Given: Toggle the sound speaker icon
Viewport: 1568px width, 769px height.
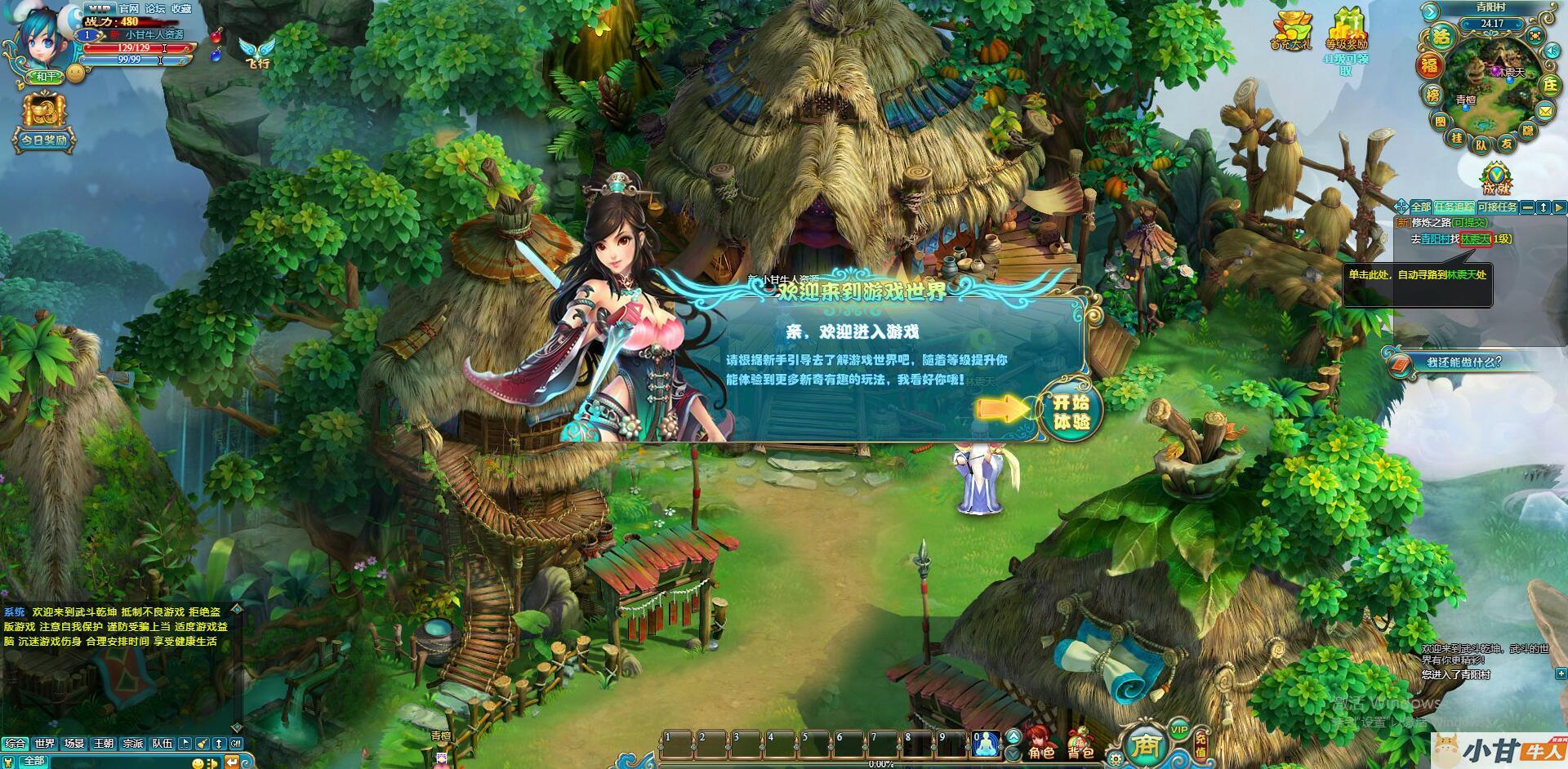Looking at the screenshot, I should point(1552,51).
